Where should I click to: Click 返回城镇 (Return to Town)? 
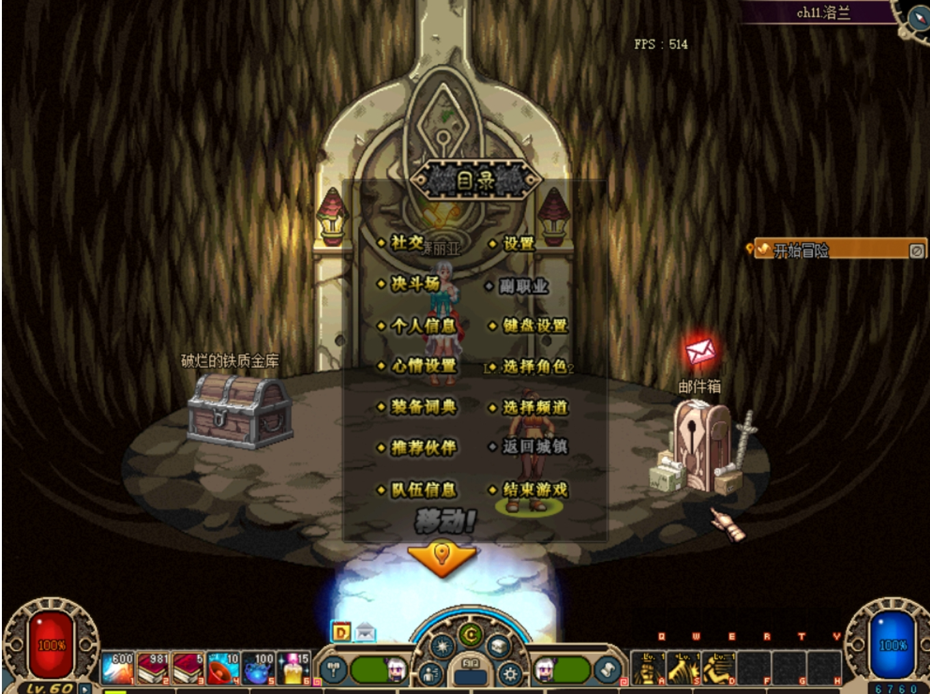[534, 447]
